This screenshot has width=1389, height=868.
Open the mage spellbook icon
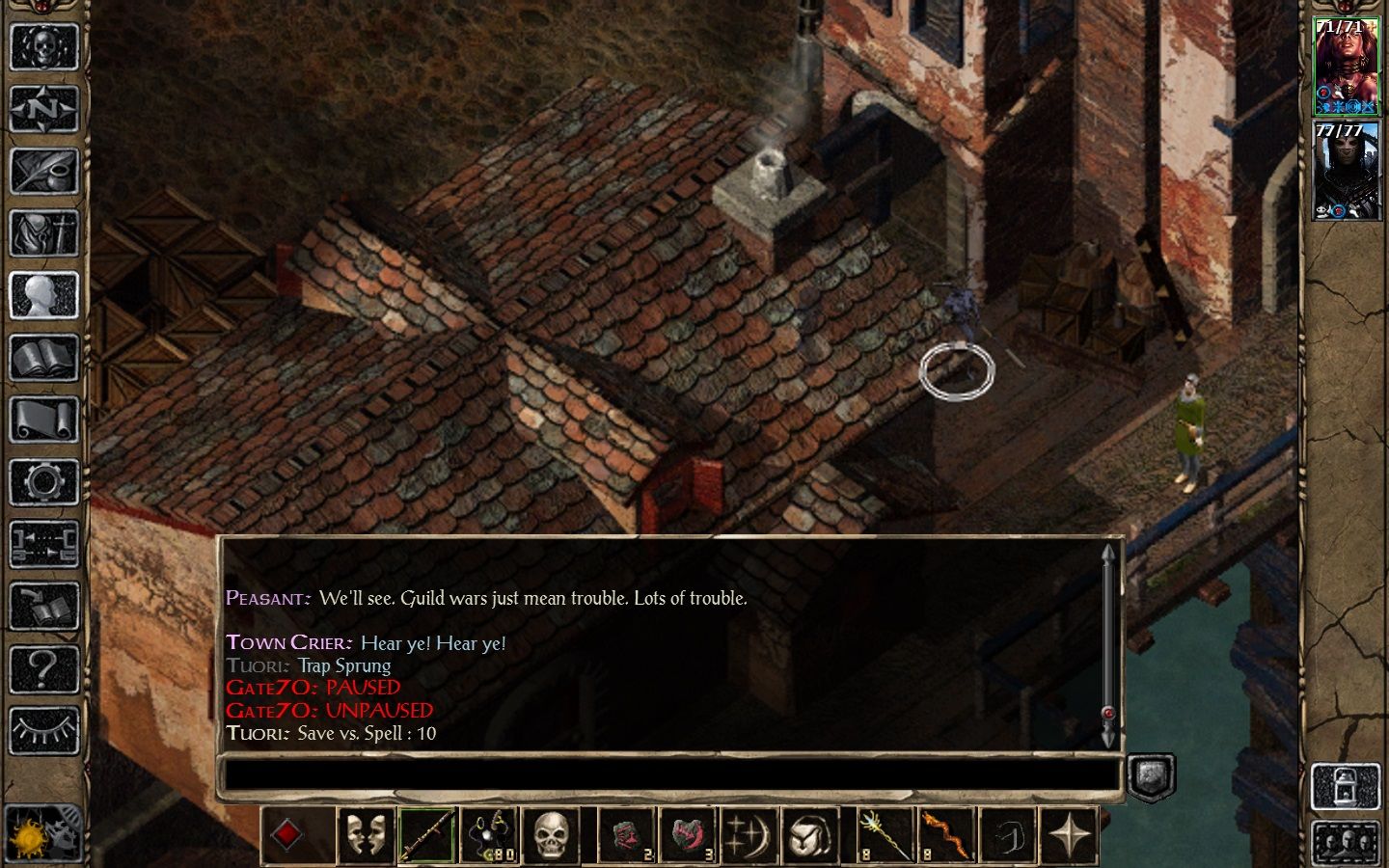pos(43,359)
